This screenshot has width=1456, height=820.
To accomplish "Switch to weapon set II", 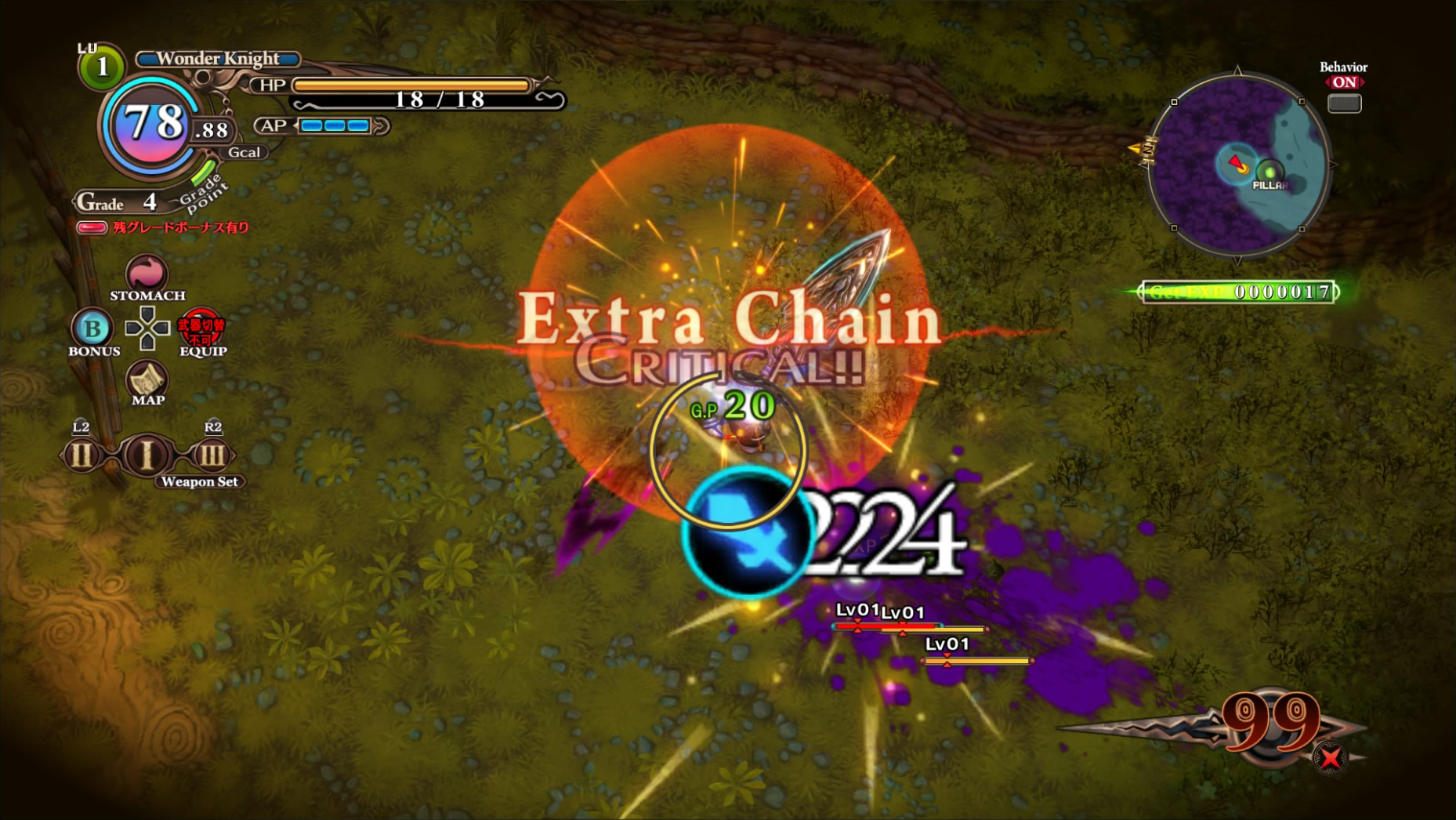I will 81,455.
